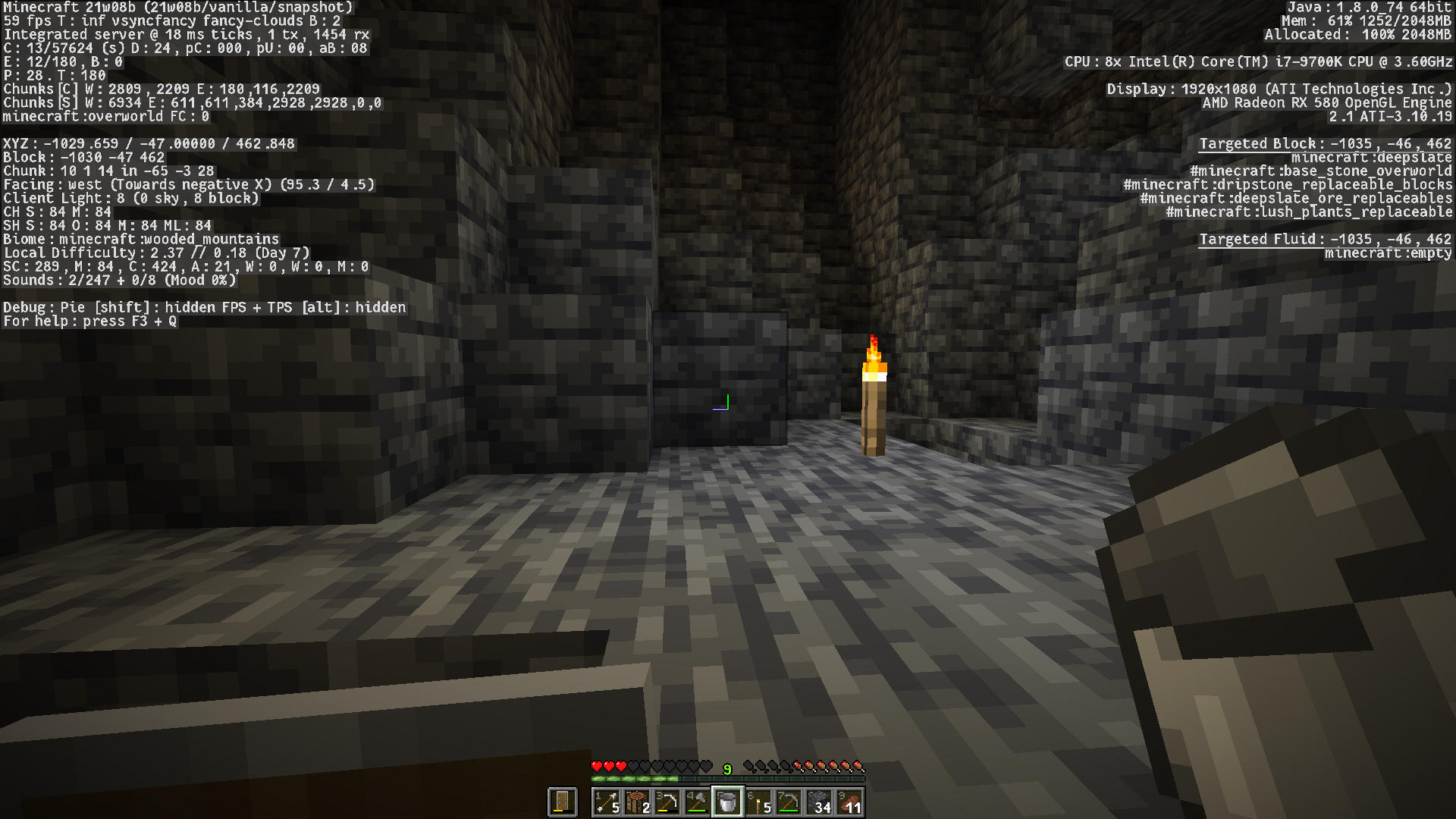Select the cooked meat stack of 11
Viewport: 1456px width, 819px height.
849,802
